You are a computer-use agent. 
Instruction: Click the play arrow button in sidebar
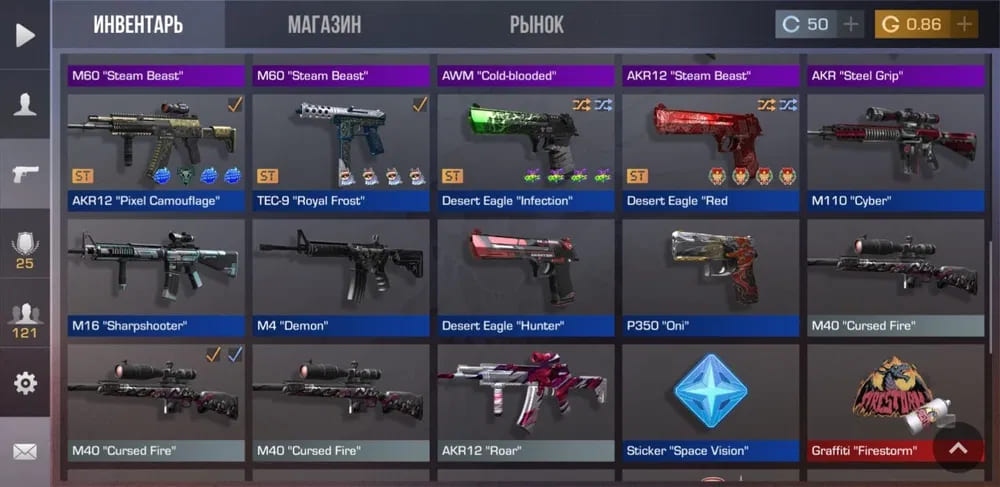[x=24, y=35]
